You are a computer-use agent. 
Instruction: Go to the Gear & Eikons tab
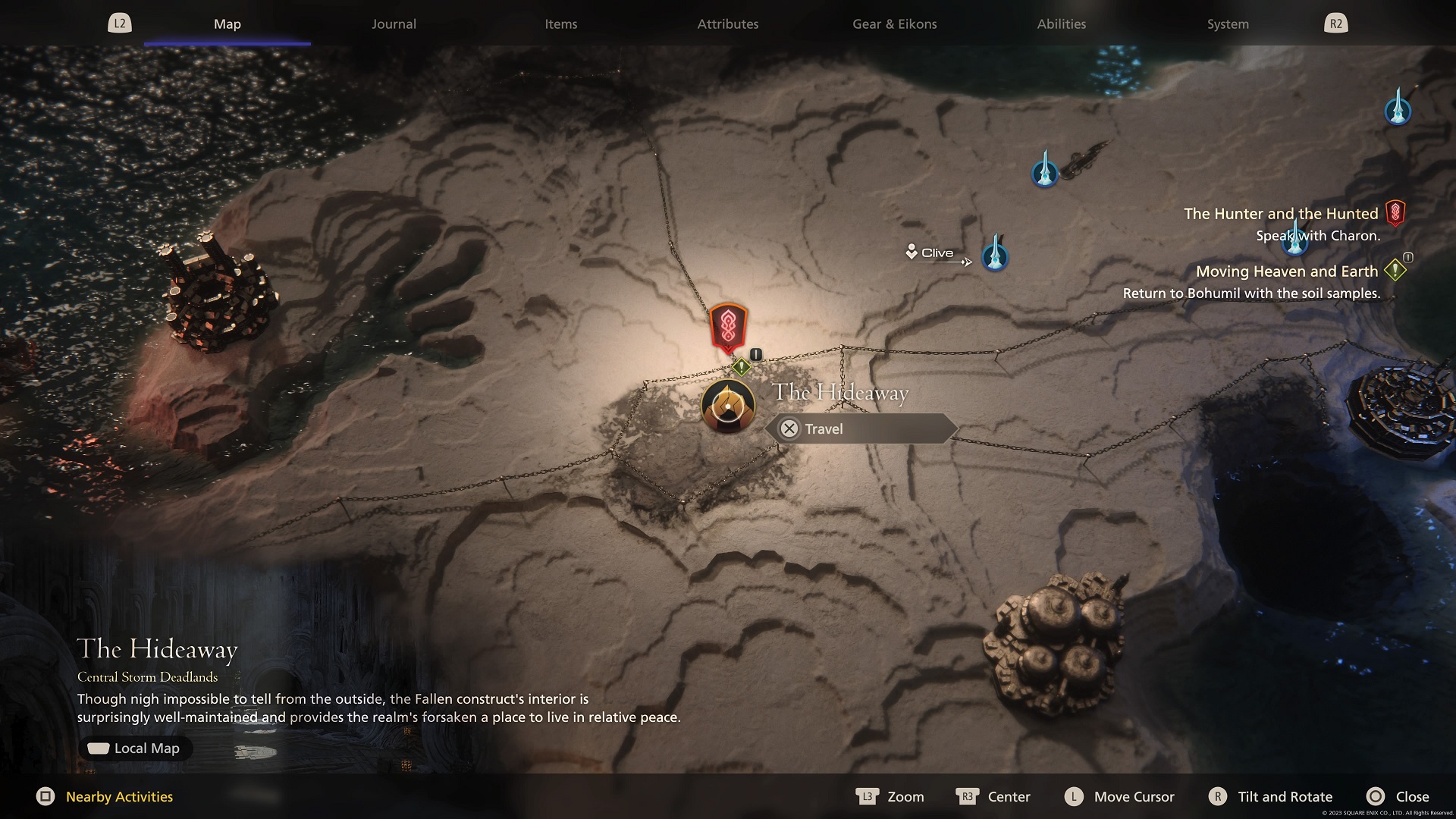[x=894, y=24]
